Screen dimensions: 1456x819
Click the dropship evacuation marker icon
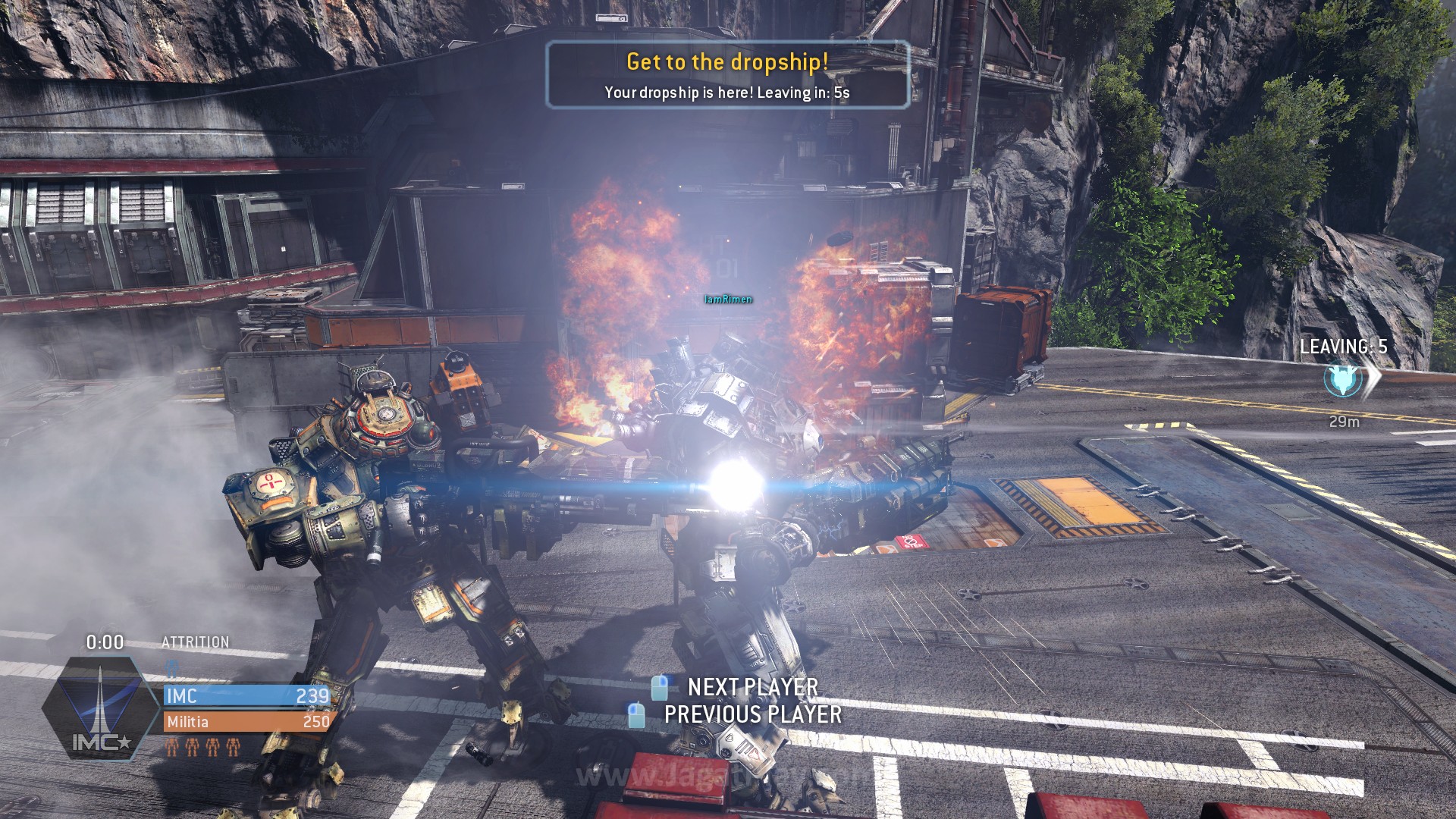[x=1343, y=381]
